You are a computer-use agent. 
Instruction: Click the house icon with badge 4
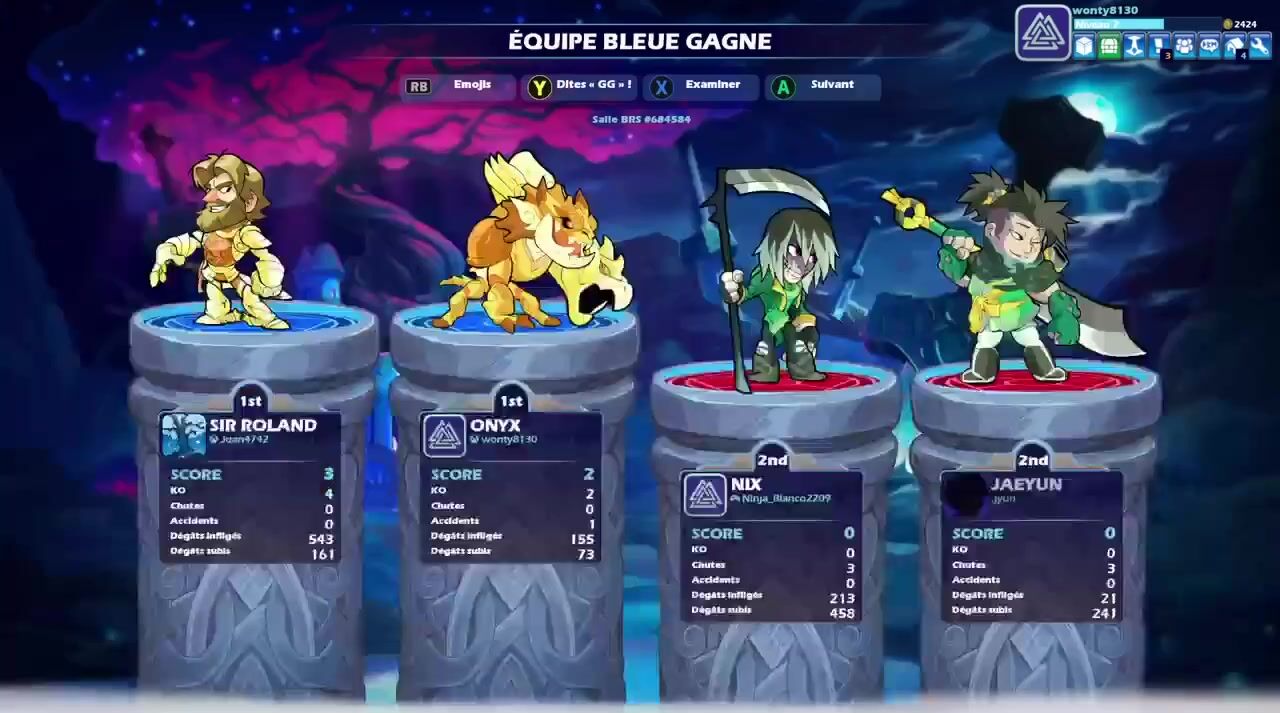point(1235,46)
